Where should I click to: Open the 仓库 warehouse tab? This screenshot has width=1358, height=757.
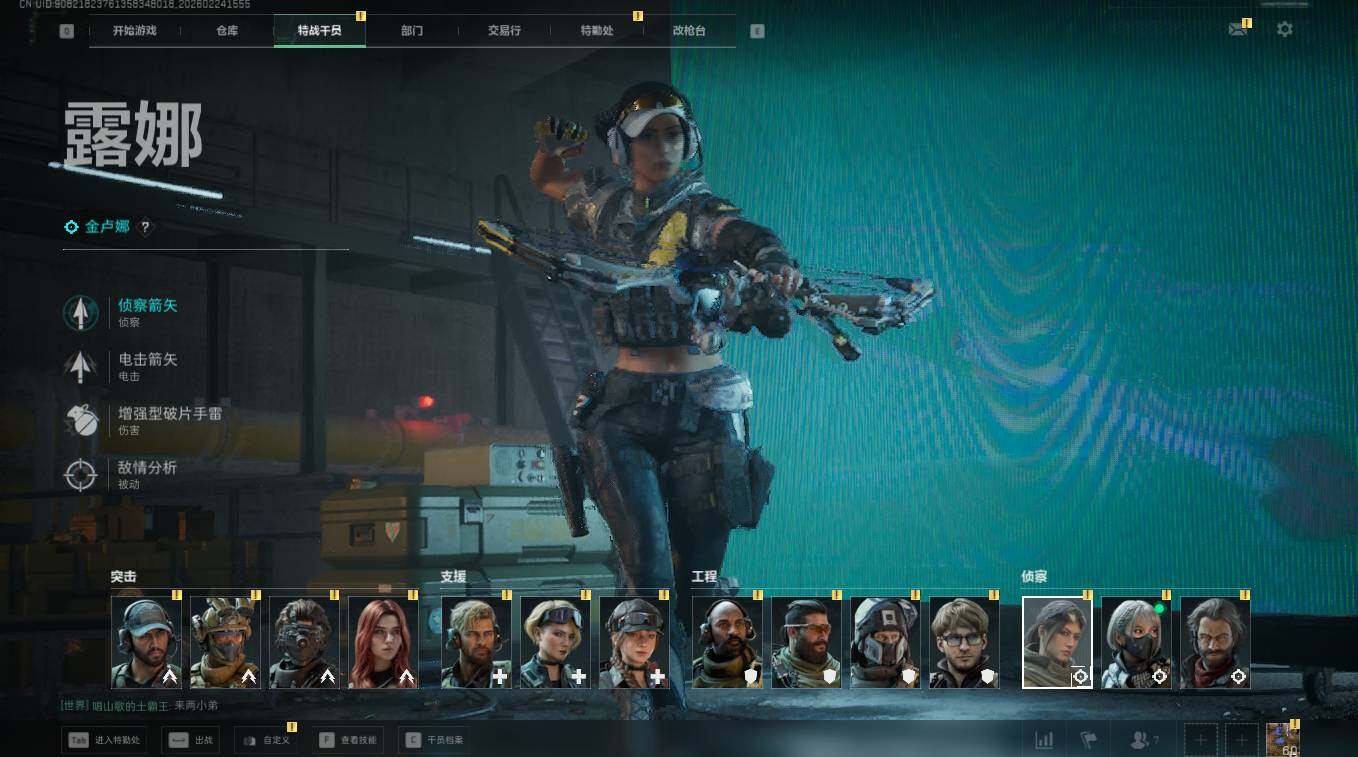coord(227,31)
